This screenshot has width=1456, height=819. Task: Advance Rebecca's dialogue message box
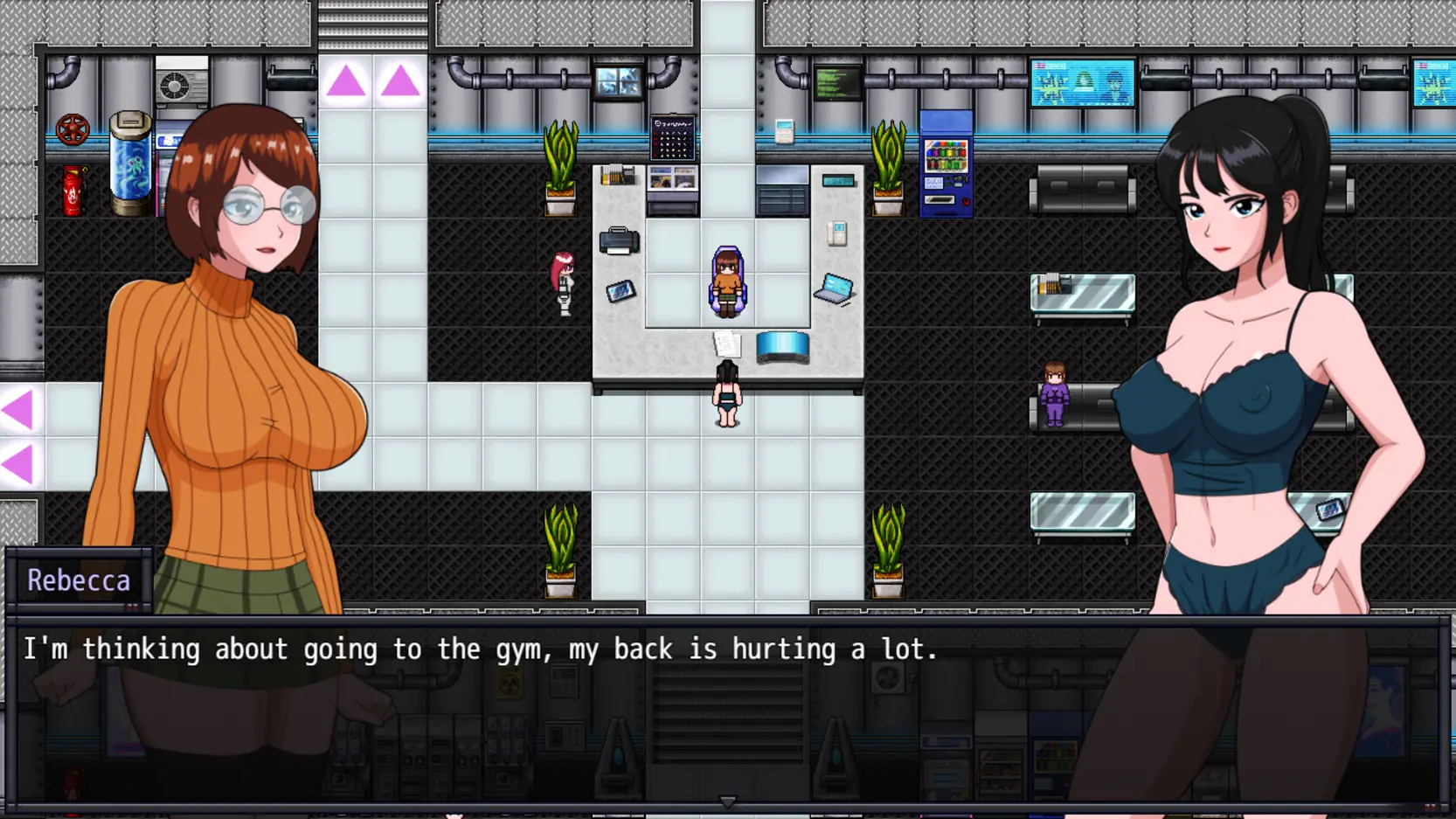(x=727, y=708)
